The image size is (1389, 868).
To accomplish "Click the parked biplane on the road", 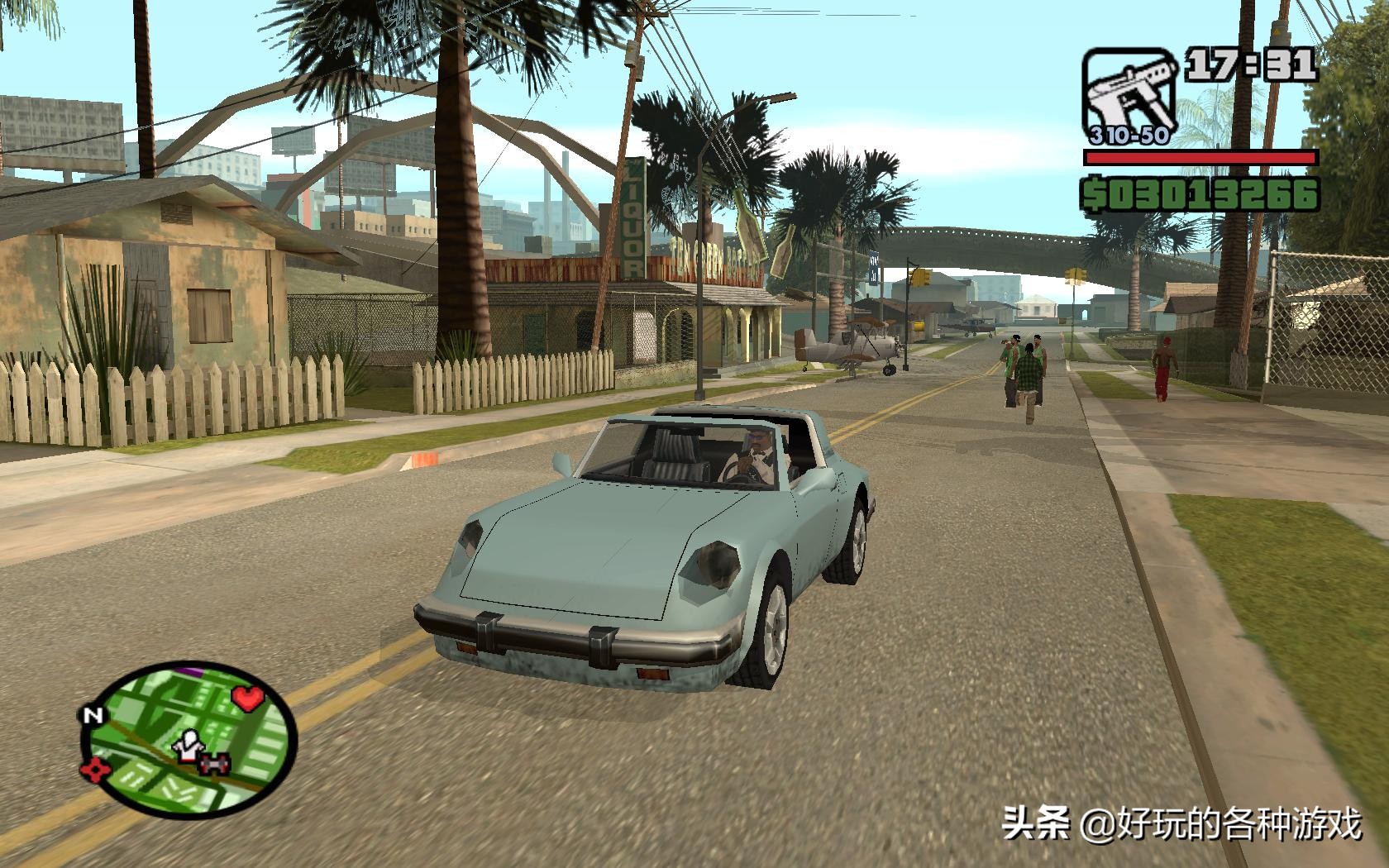I will tap(852, 343).
